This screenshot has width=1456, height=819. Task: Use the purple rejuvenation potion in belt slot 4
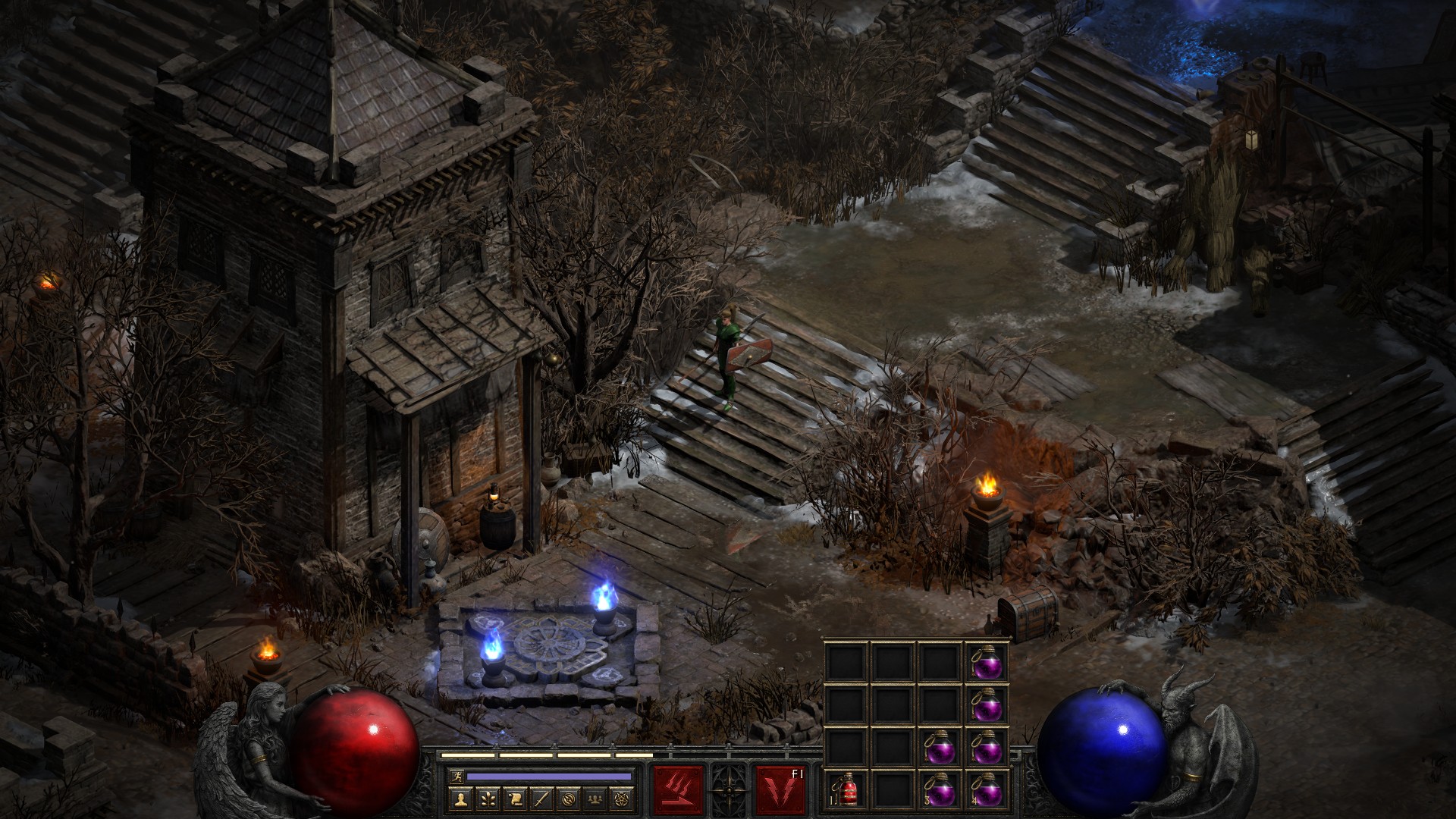(x=987, y=790)
